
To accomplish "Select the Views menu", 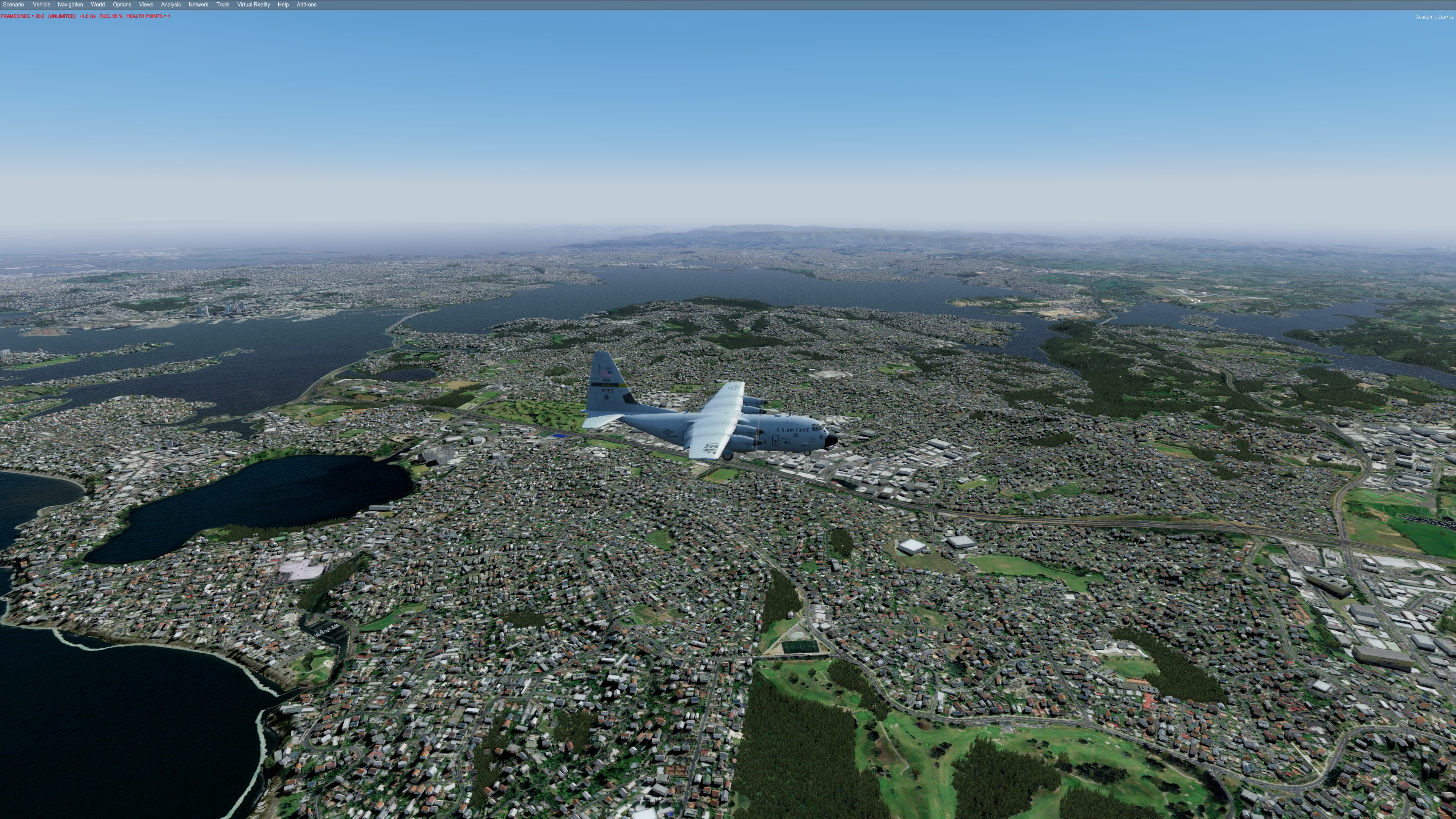I will coord(146,5).
